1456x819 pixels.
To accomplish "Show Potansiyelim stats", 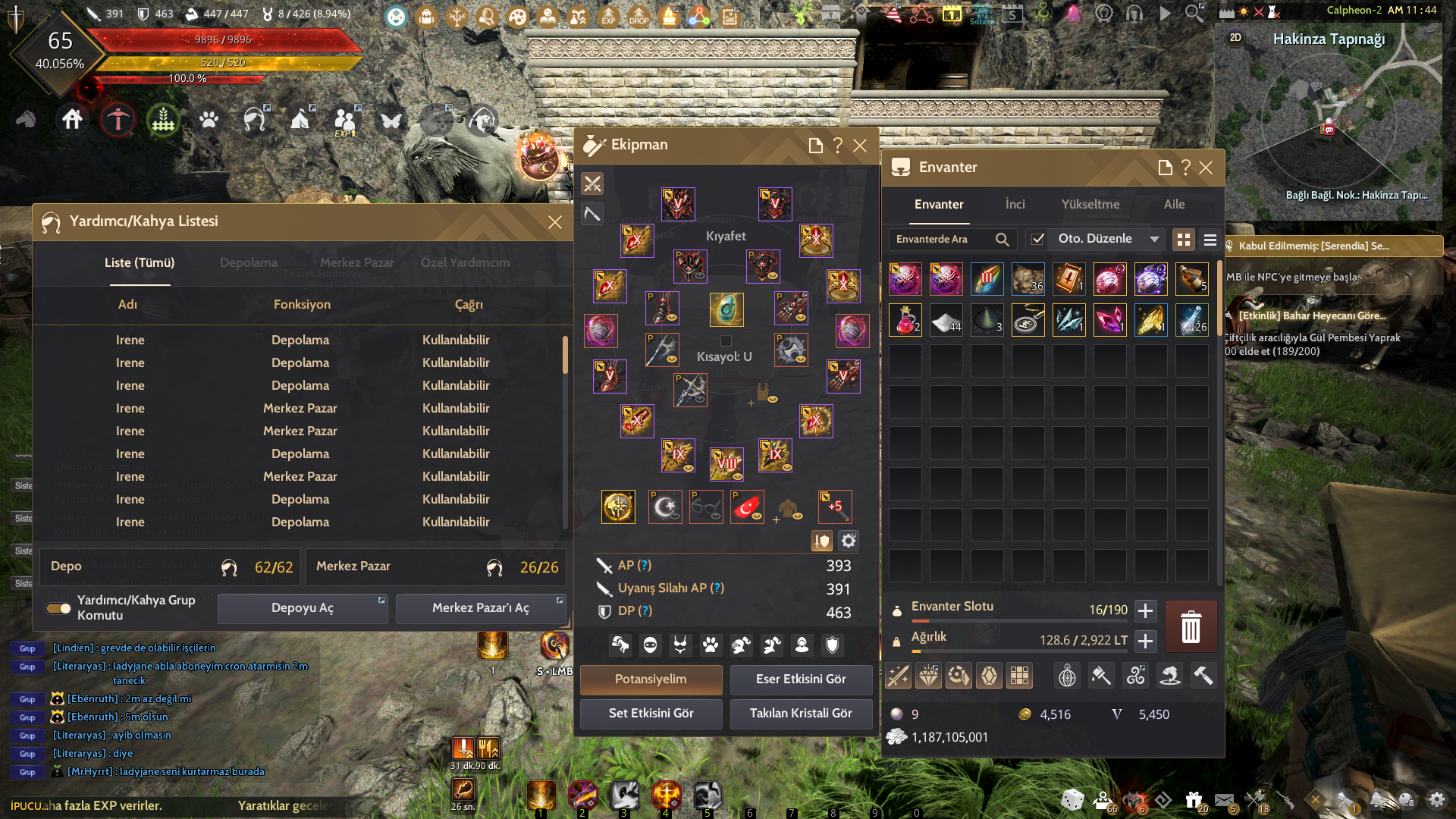I will (x=651, y=679).
